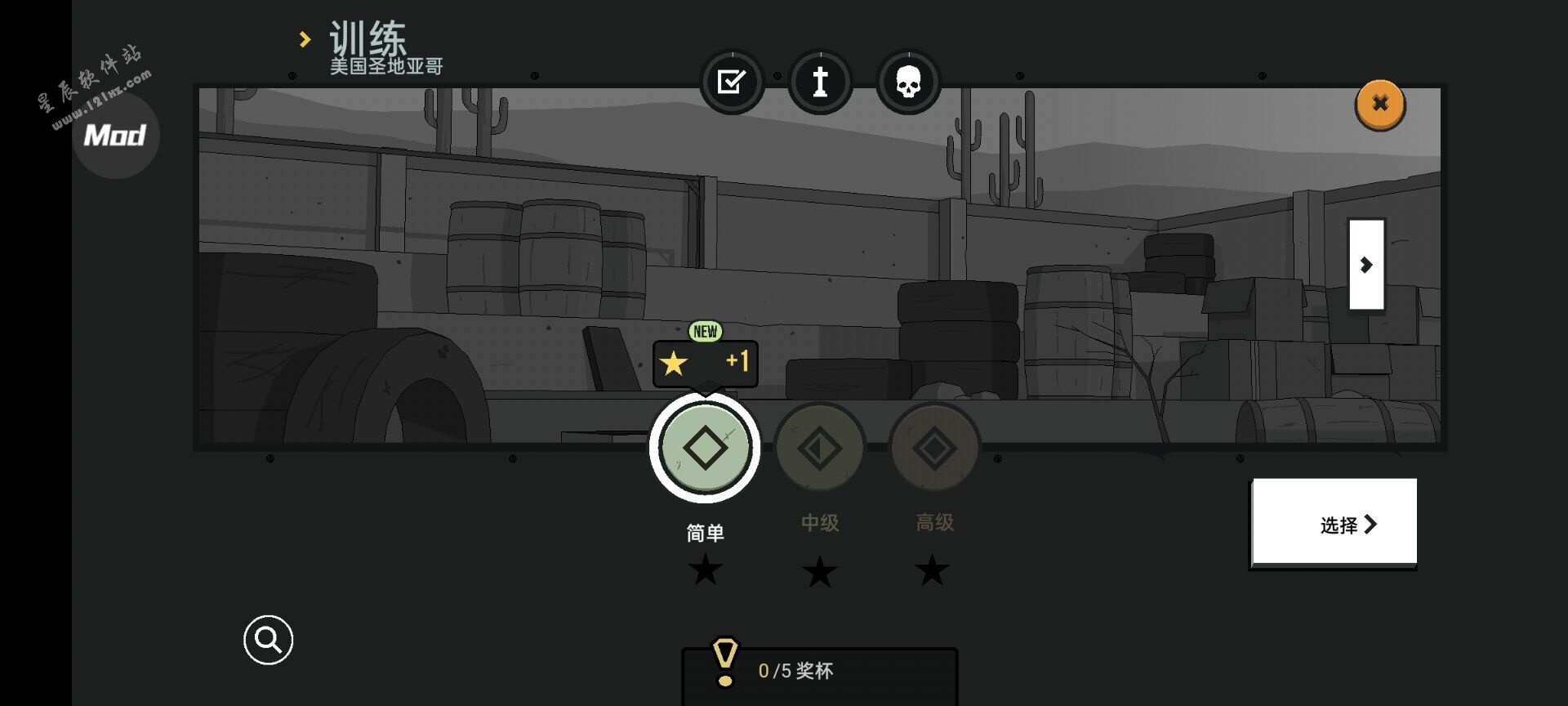Viewport: 1568px width, 706px height.
Task: Close the training panel with the orange X
Action: click(x=1379, y=104)
